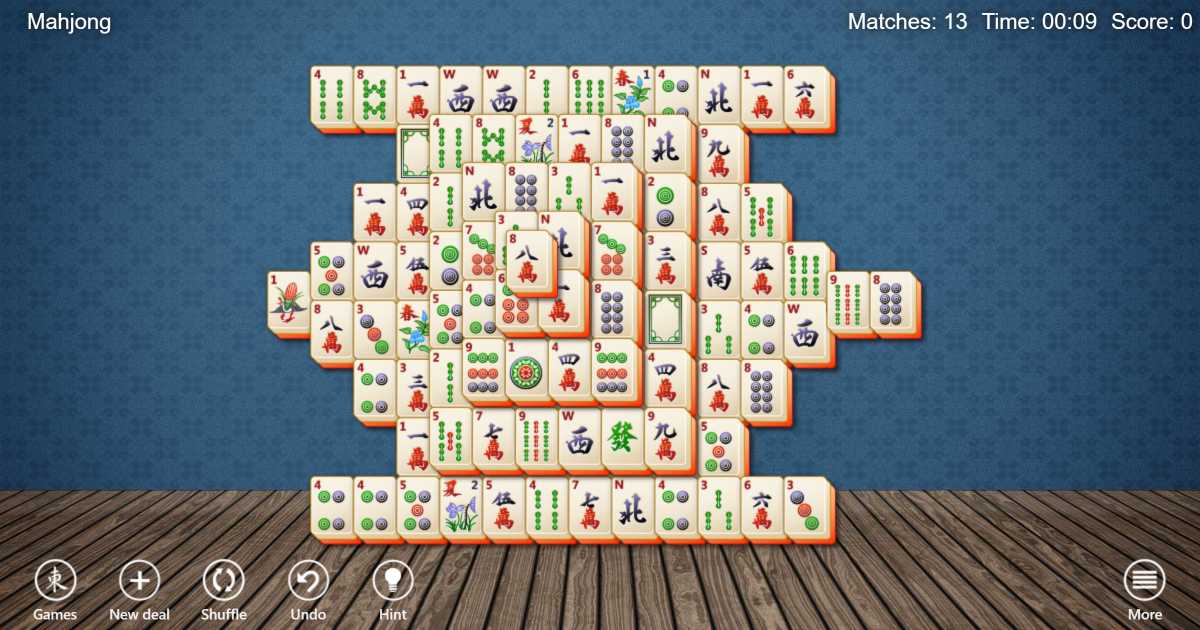
Task: Select the red flower tile
Action: pos(288,302)
